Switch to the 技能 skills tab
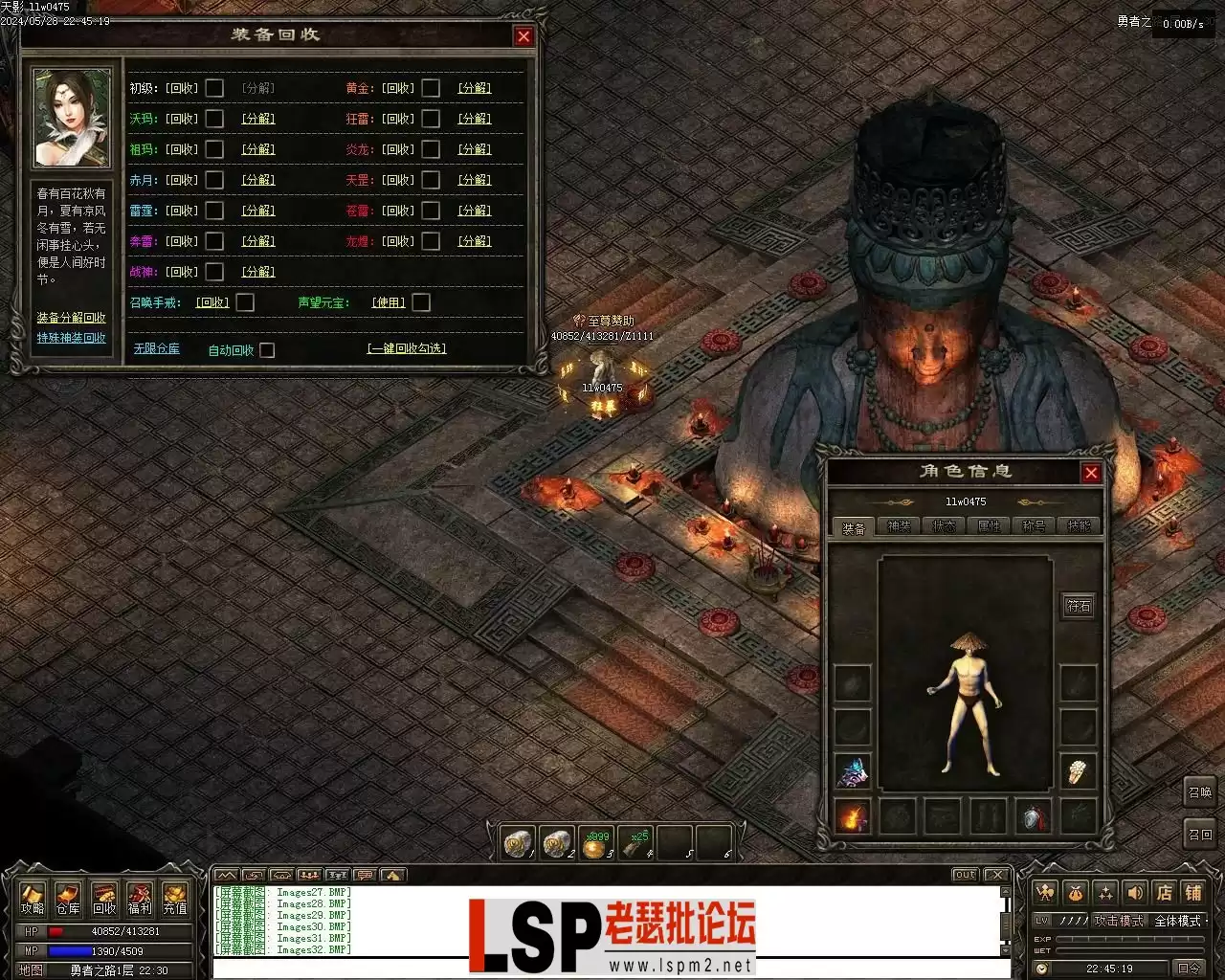Image resolution: width=1225 pixels, height=980 pixels. click(x=1079, y=526)
